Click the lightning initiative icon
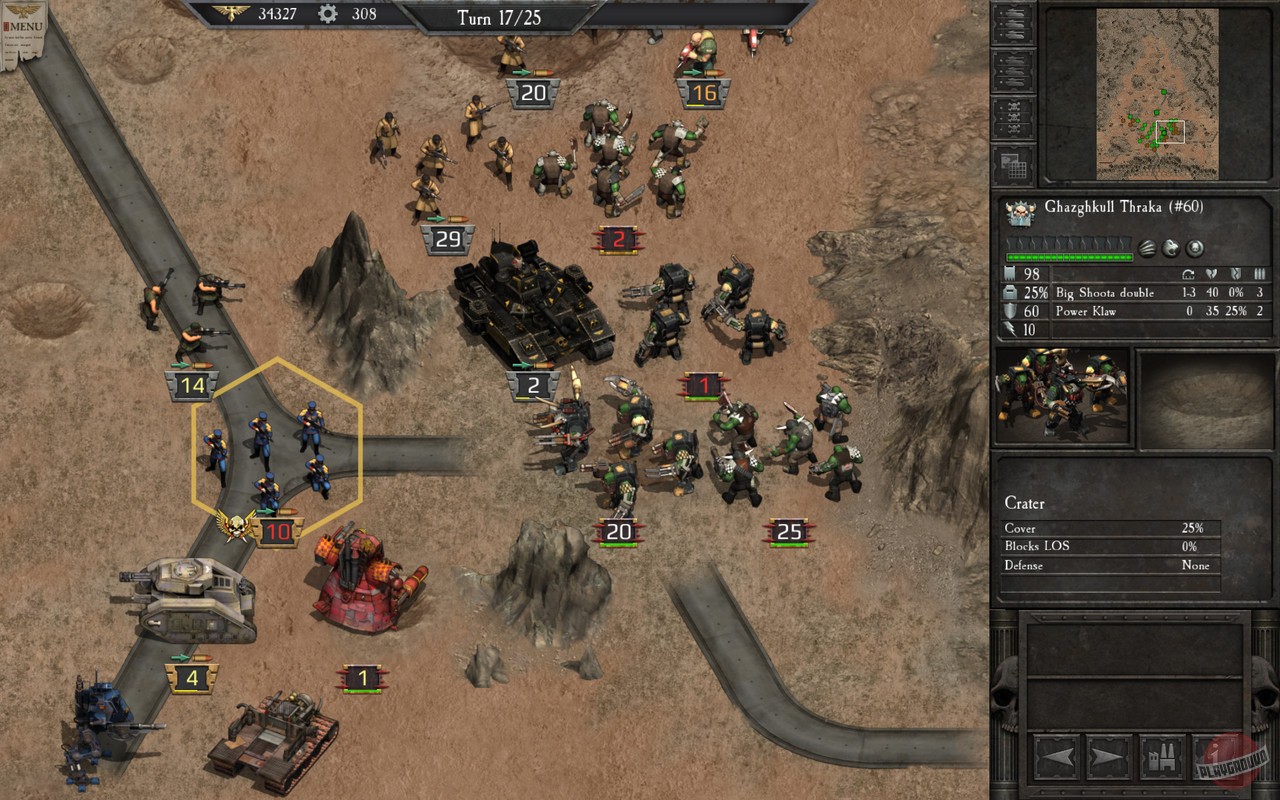Image resolution: width=1280 pixels, height=800 pixels. coord(1009,328)
